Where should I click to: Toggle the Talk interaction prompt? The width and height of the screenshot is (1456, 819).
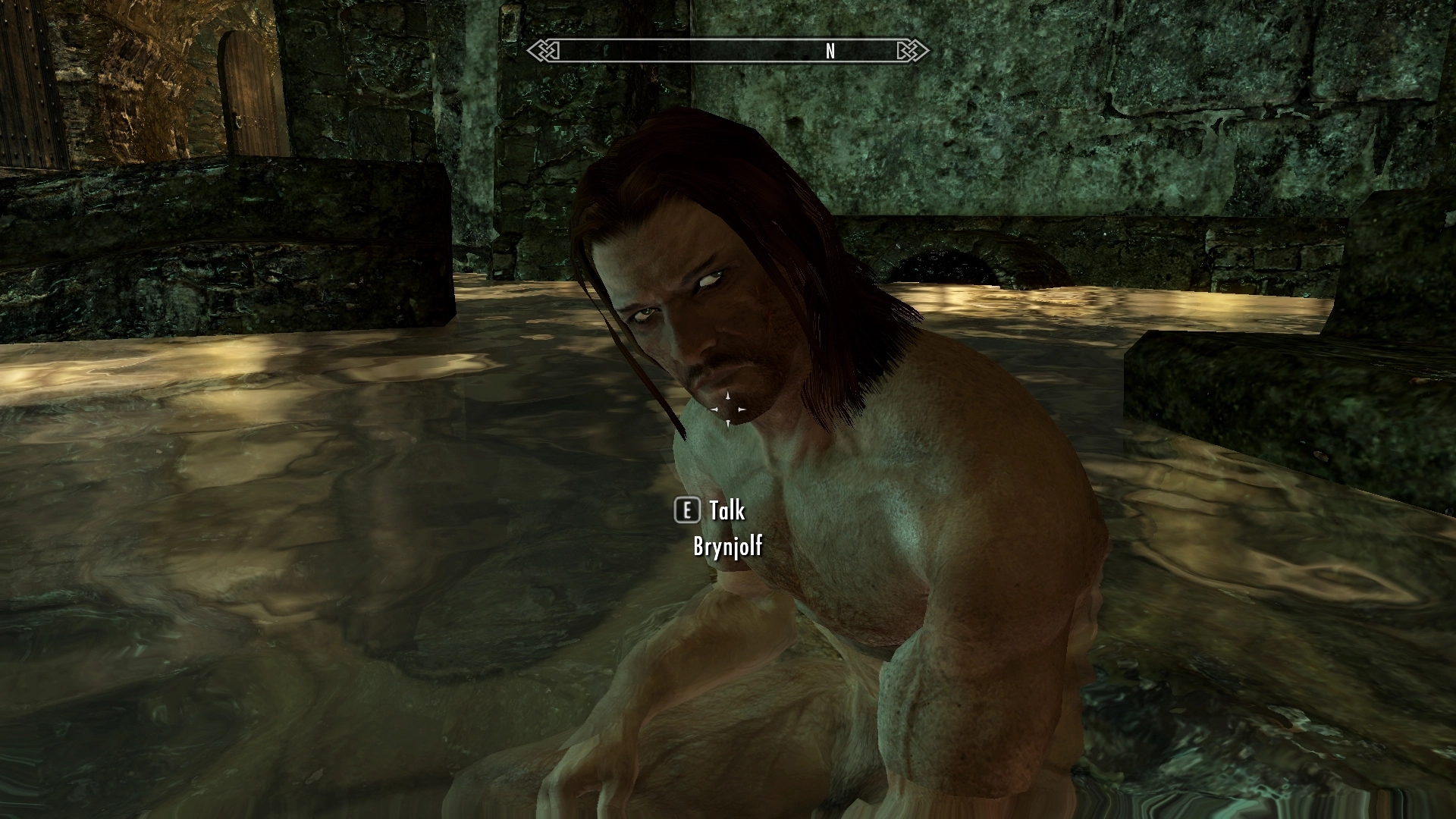[x=724, y=511]
